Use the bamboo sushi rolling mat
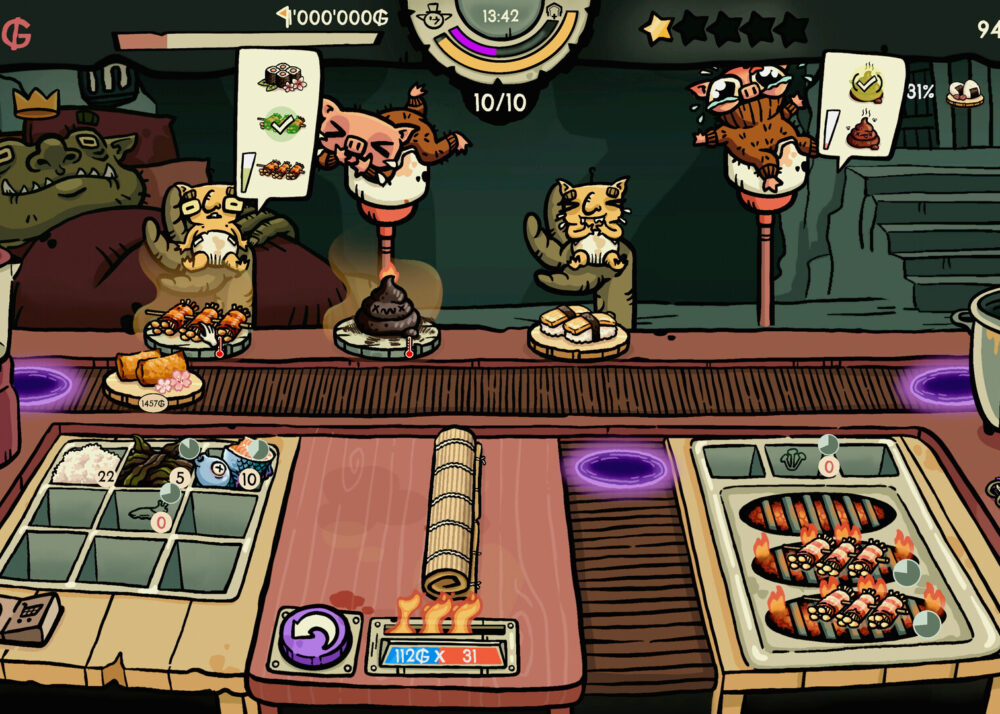1000x714 pixels. pyautogui.click(x=452, y=511)
